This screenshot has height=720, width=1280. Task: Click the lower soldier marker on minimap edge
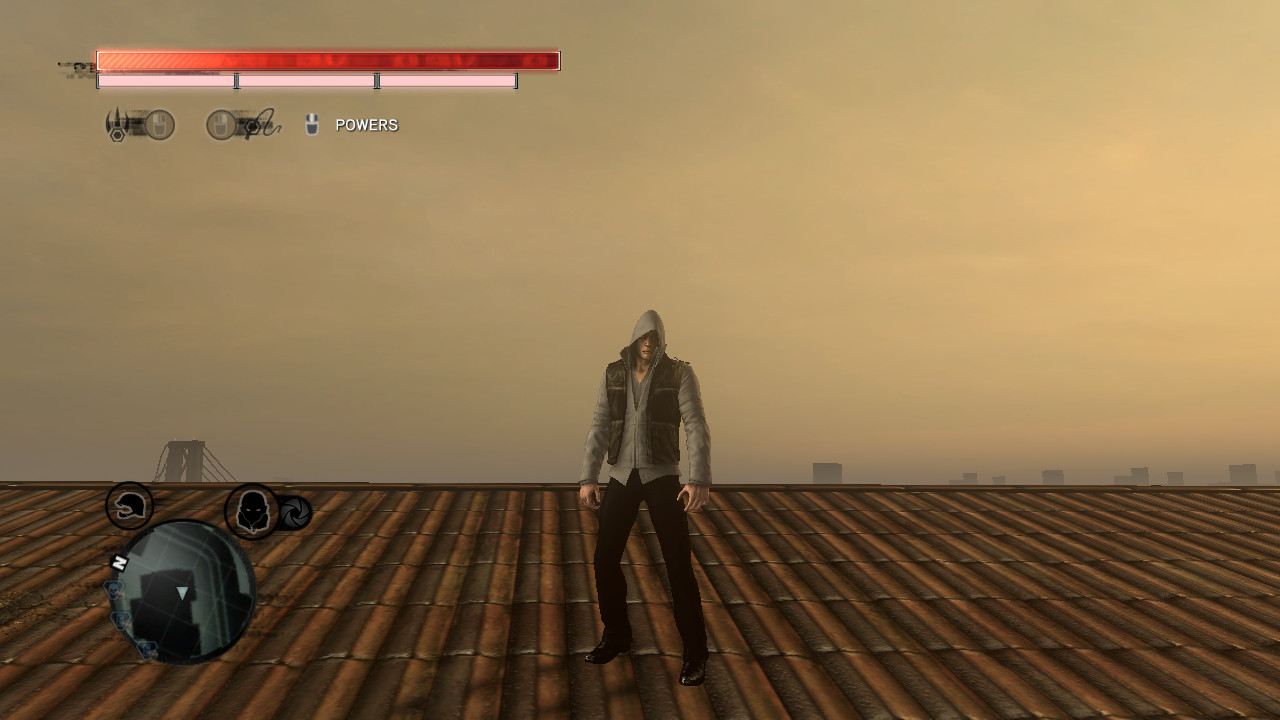click(146, 650)
